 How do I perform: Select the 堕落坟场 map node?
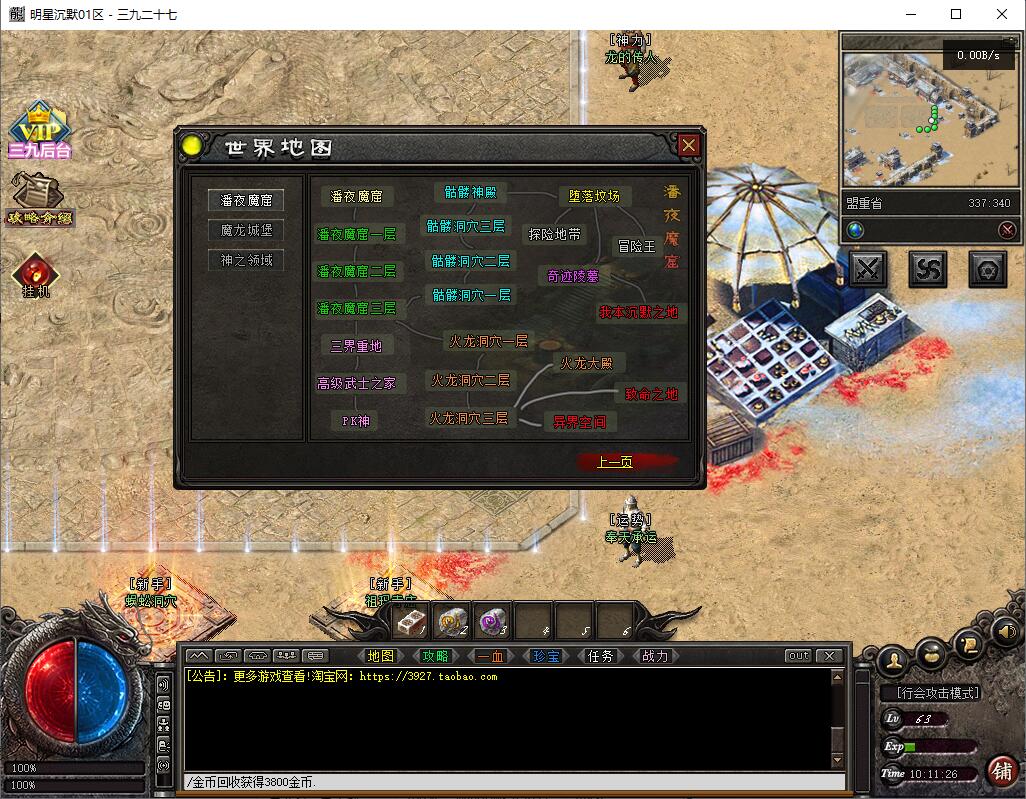[594, 196]
